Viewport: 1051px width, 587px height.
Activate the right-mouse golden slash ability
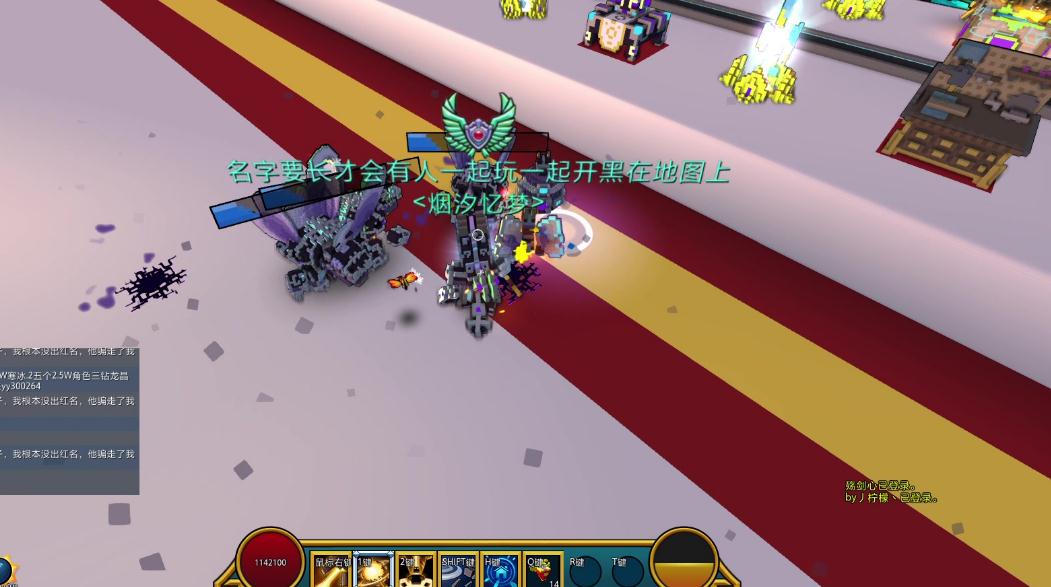click(331, 571)
